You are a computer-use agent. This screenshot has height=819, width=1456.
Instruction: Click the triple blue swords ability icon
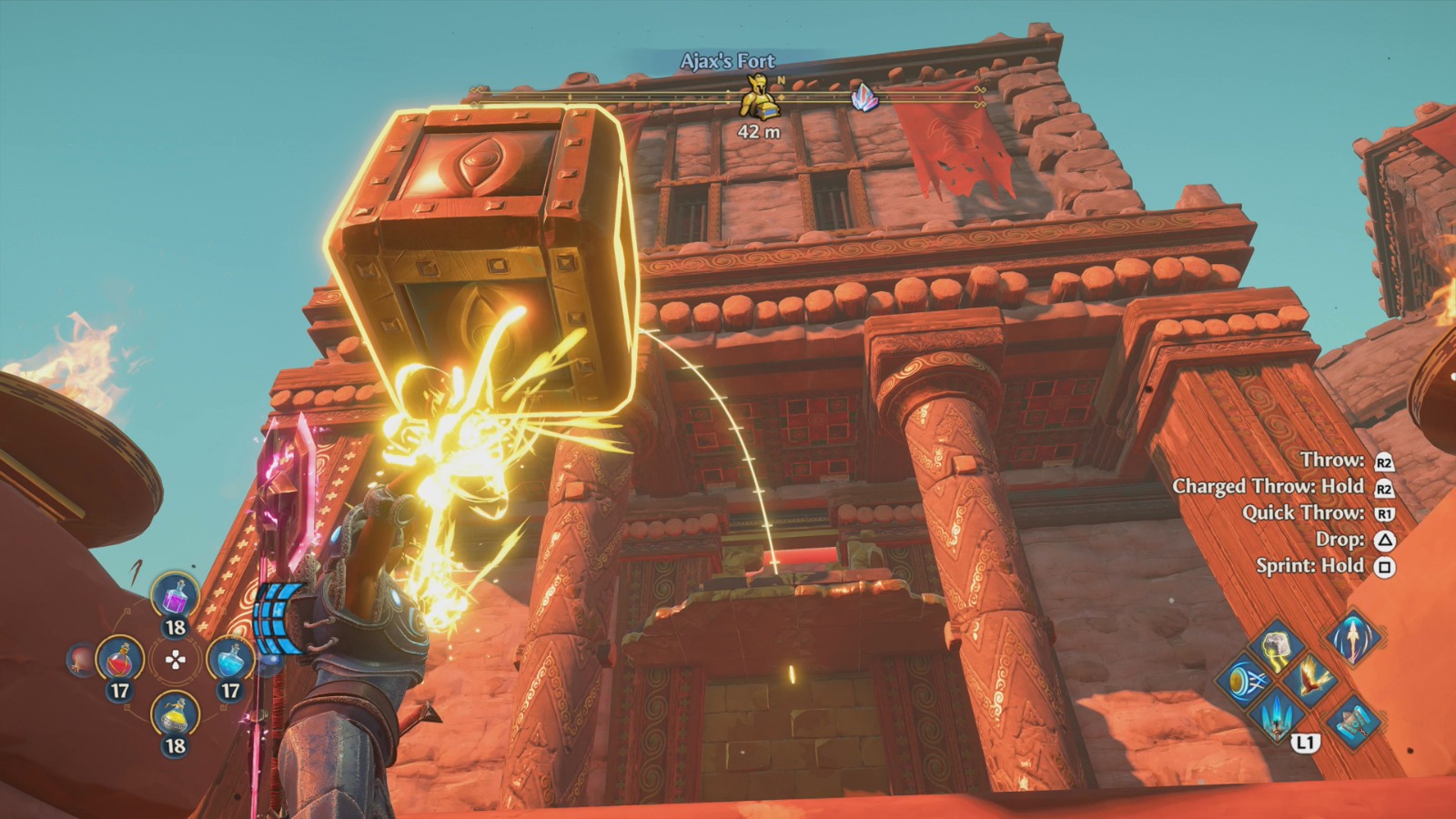click(1276, 717)
